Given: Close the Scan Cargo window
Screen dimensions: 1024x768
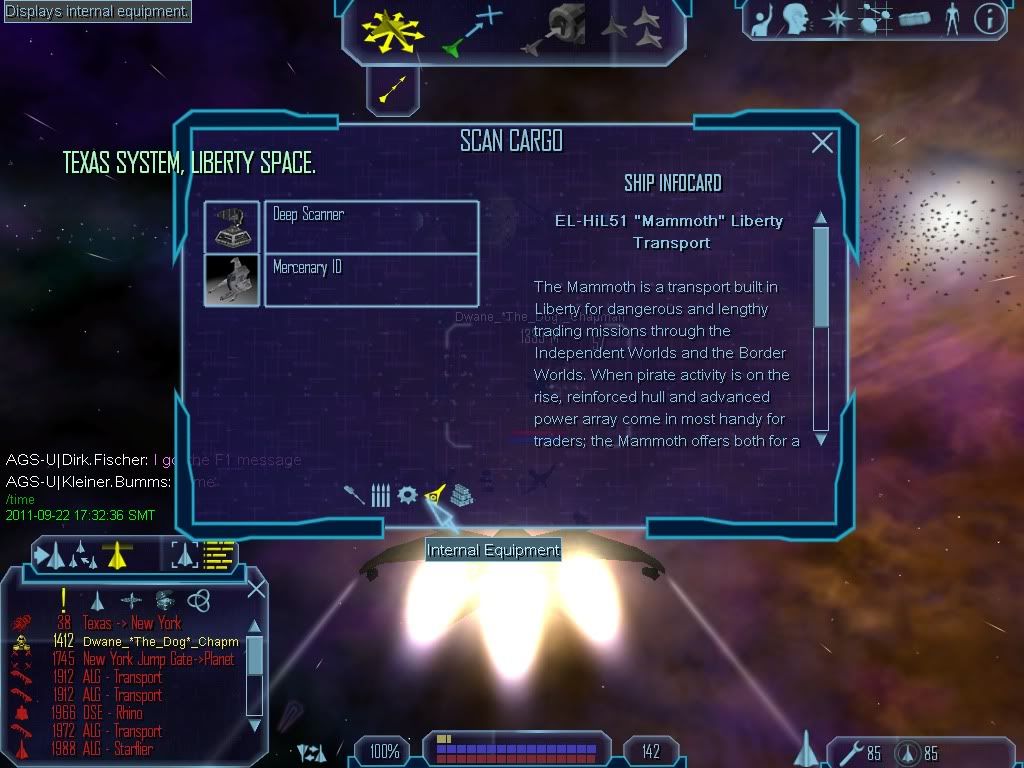Looking at the screenshot, I should click(x=822, y=143).
